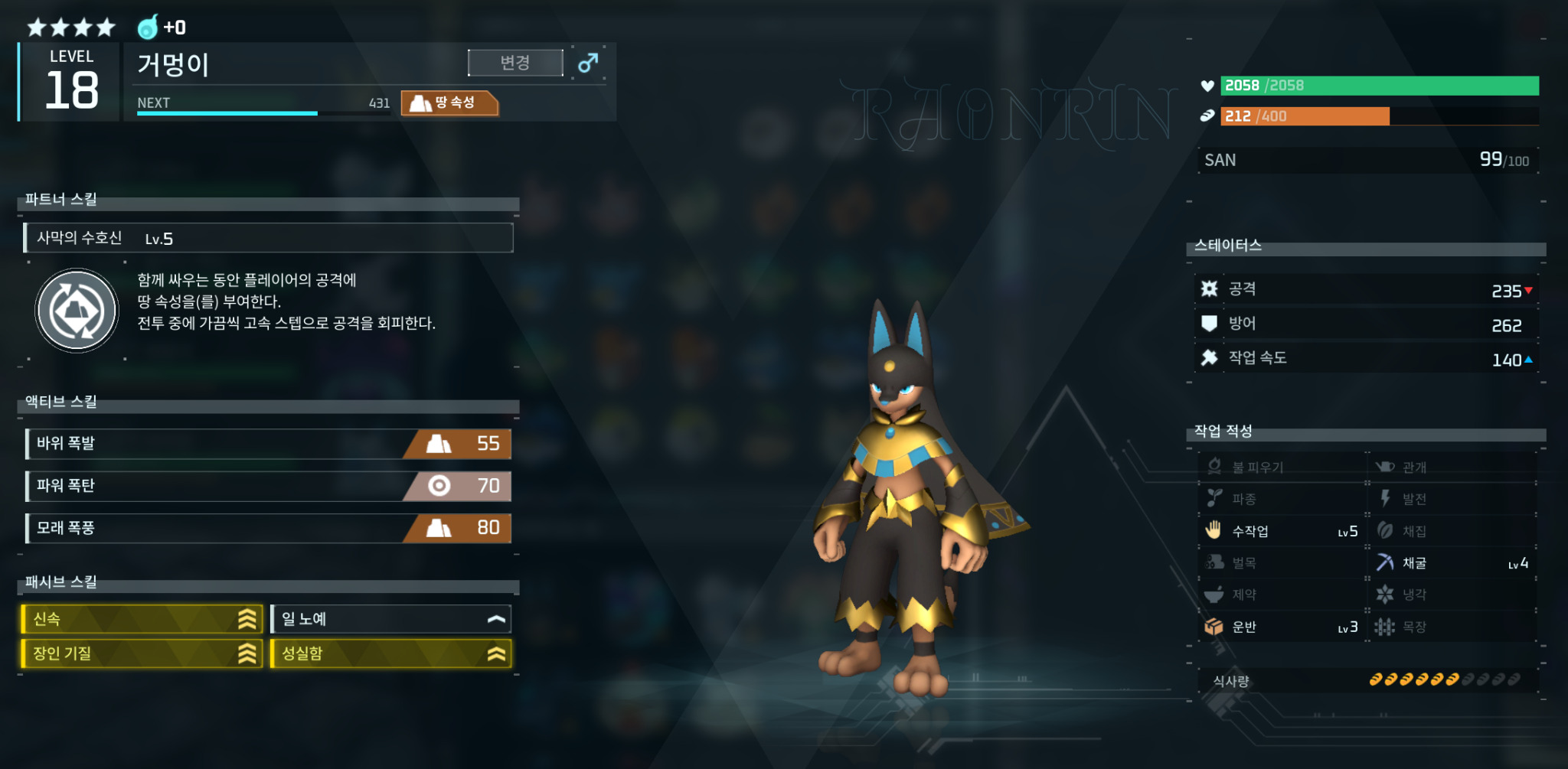Image resolution: width=1568 pixels, height=769 pixels.
Task: Select the 바위 폭발 active skill
Action: [268, 444]
